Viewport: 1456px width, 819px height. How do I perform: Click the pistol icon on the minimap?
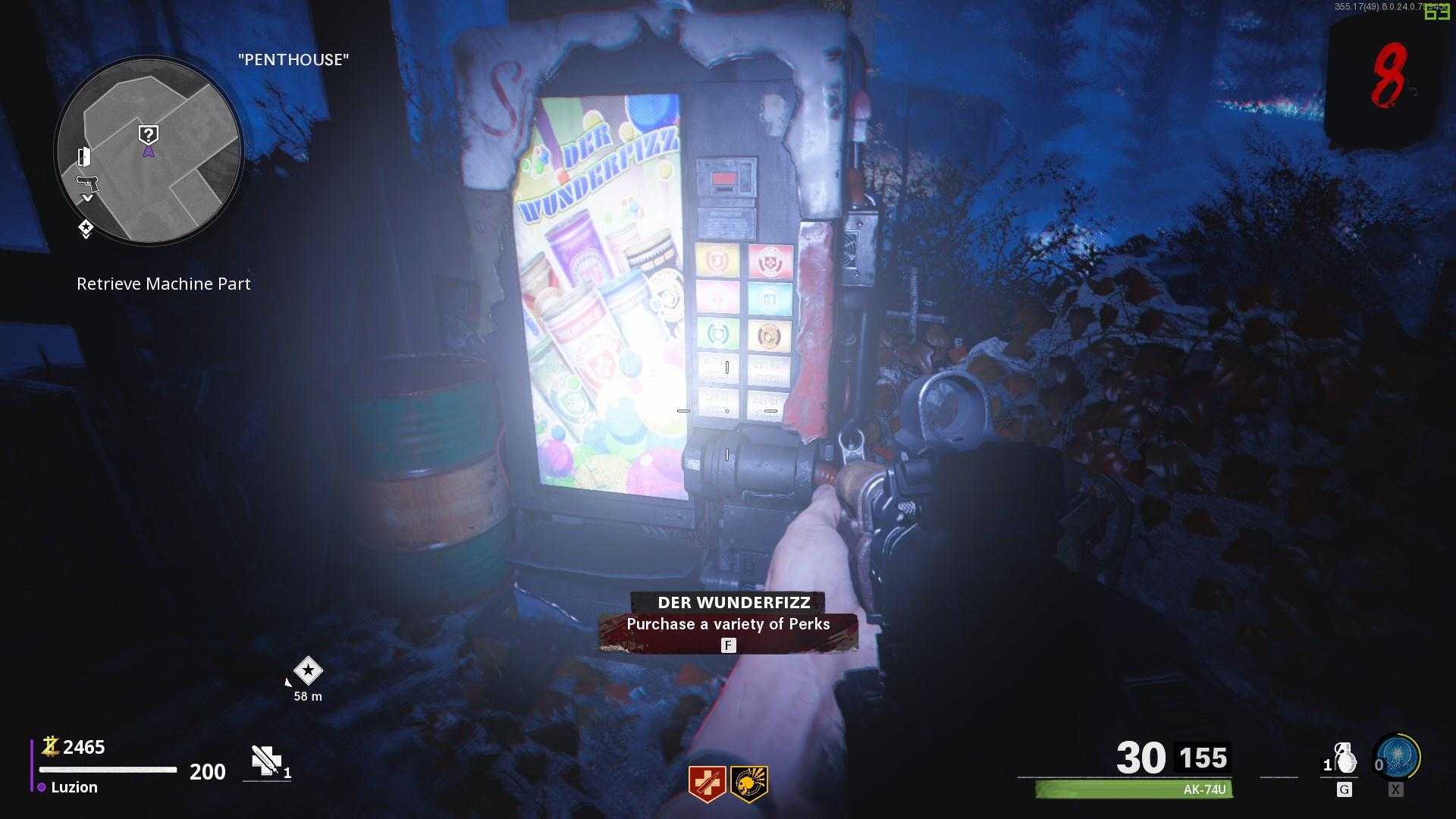tap(88, 184)
